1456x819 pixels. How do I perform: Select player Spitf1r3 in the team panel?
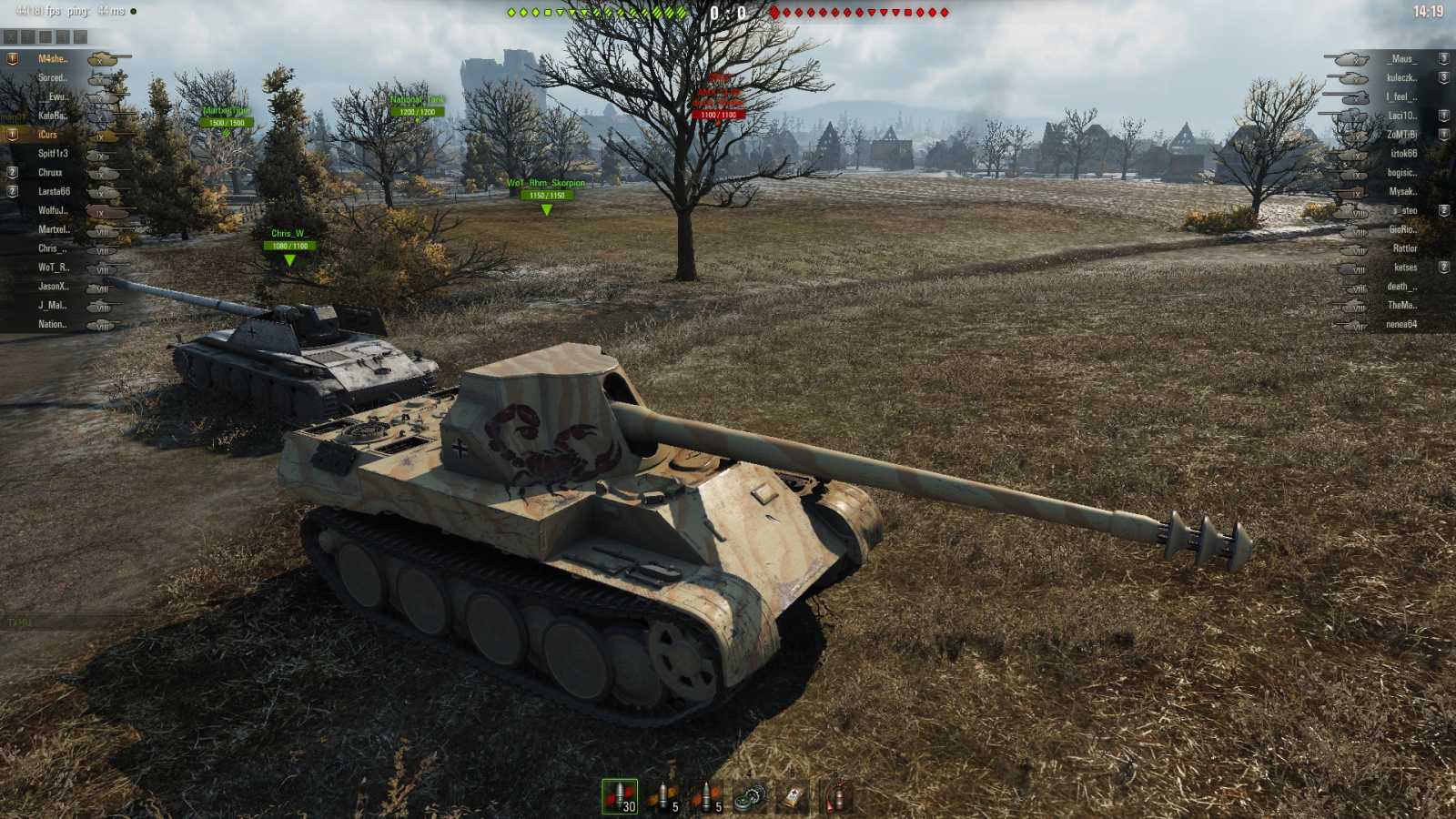pos(55,154)
